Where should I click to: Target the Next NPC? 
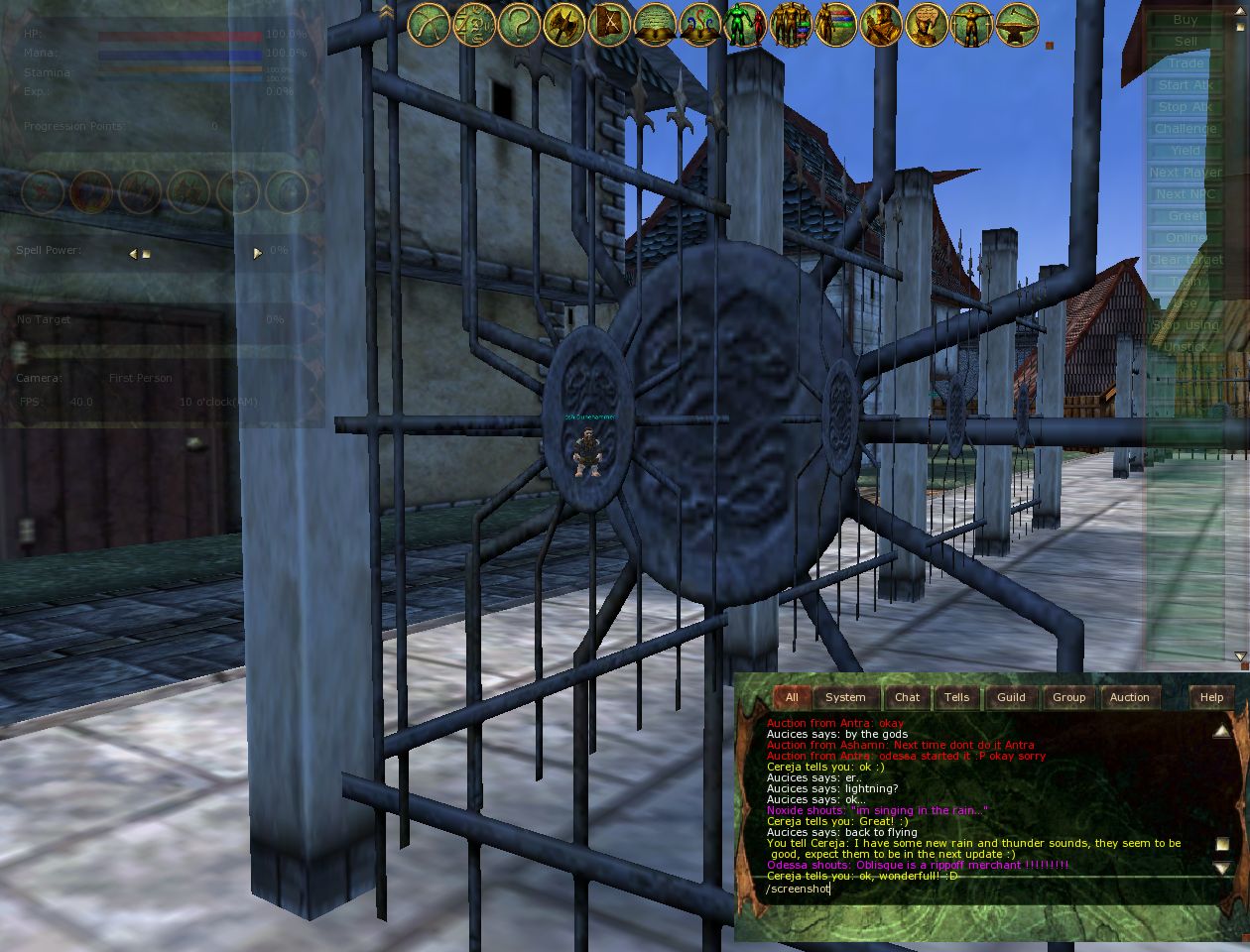pyautogui.click(x=1186, y=194)
